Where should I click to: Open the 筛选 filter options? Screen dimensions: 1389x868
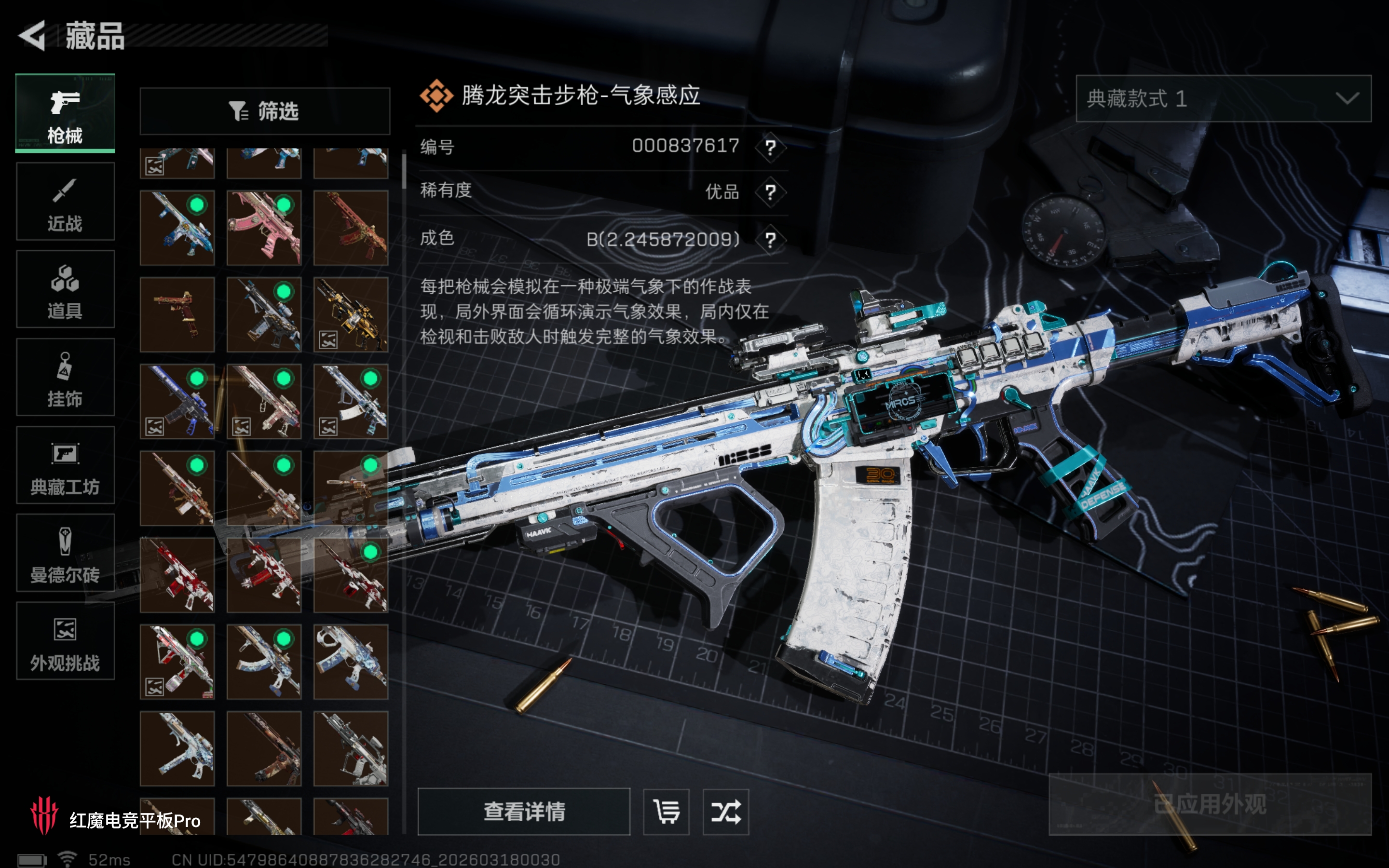click(265, 111)
